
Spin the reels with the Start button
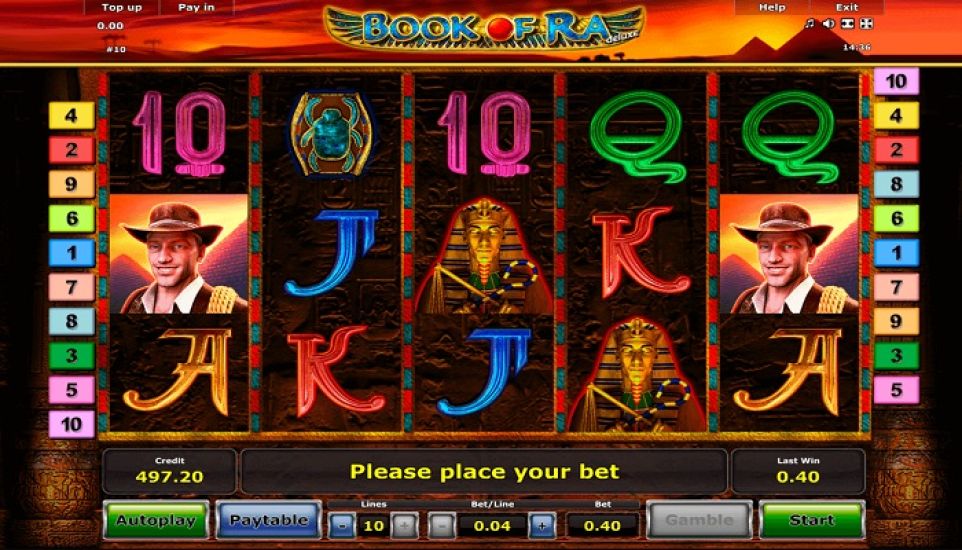click(811, 520)
